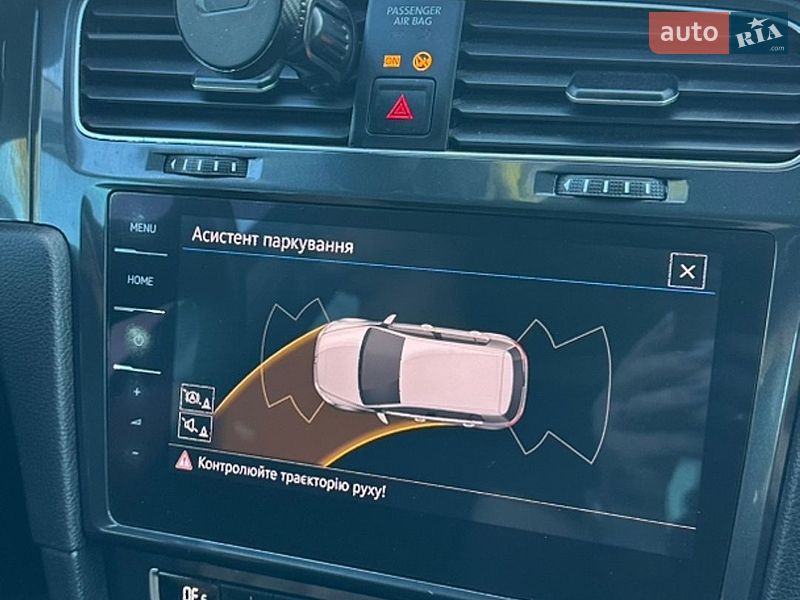Click the auto RIA logo
The height and width of the screenshot is (600, 800).
(718, 33)
